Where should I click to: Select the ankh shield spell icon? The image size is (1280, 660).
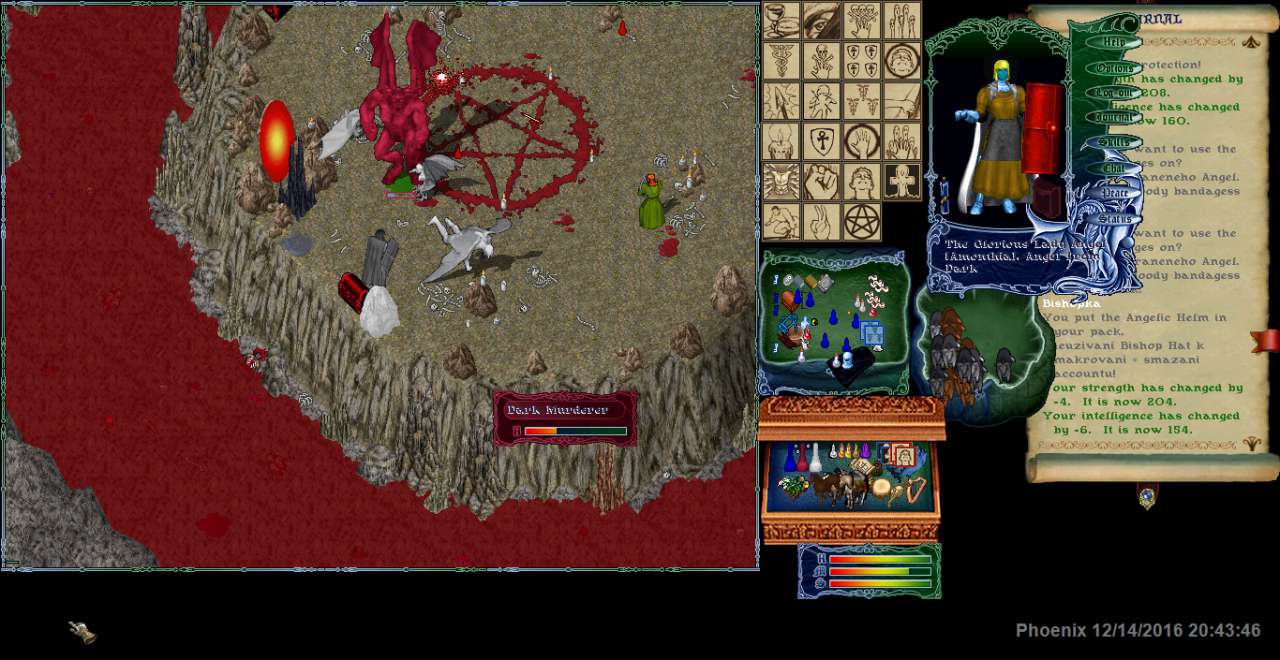tap(822, 141)
